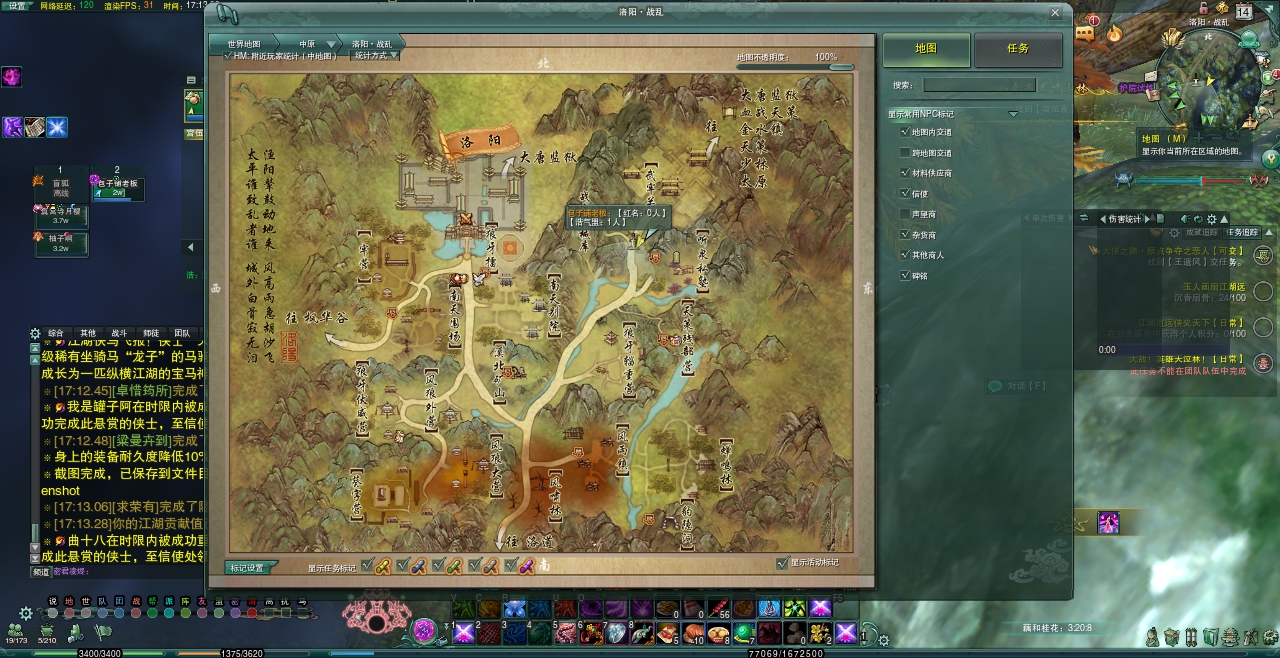Collapse the 显示常用NPC标记 section
1280x658 pixels.
[x=1012, y=114]
